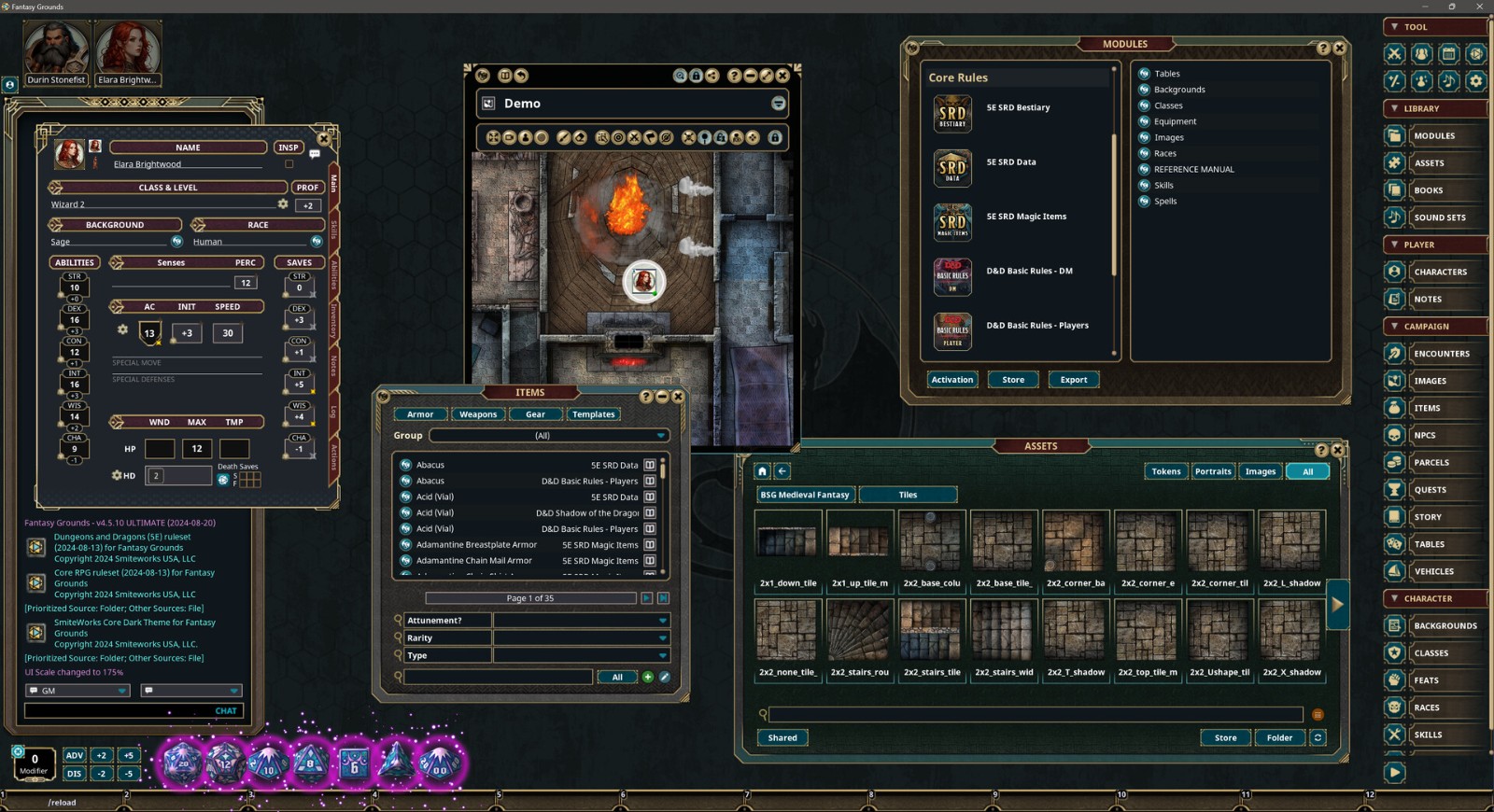1494x812 pixels.
Task: Roll the purple d20 die in the dice tray
Action: [180, 763]
